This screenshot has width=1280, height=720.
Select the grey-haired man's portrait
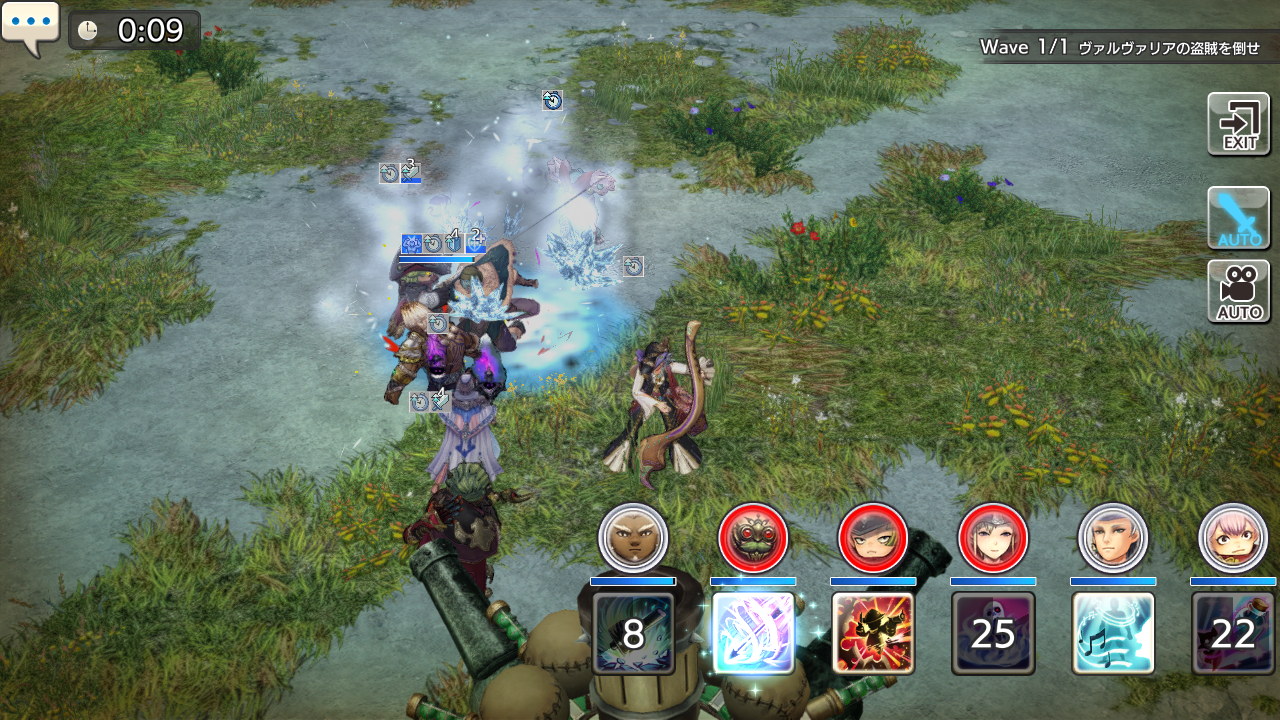pyautogui.click(x=1113, y=538)
